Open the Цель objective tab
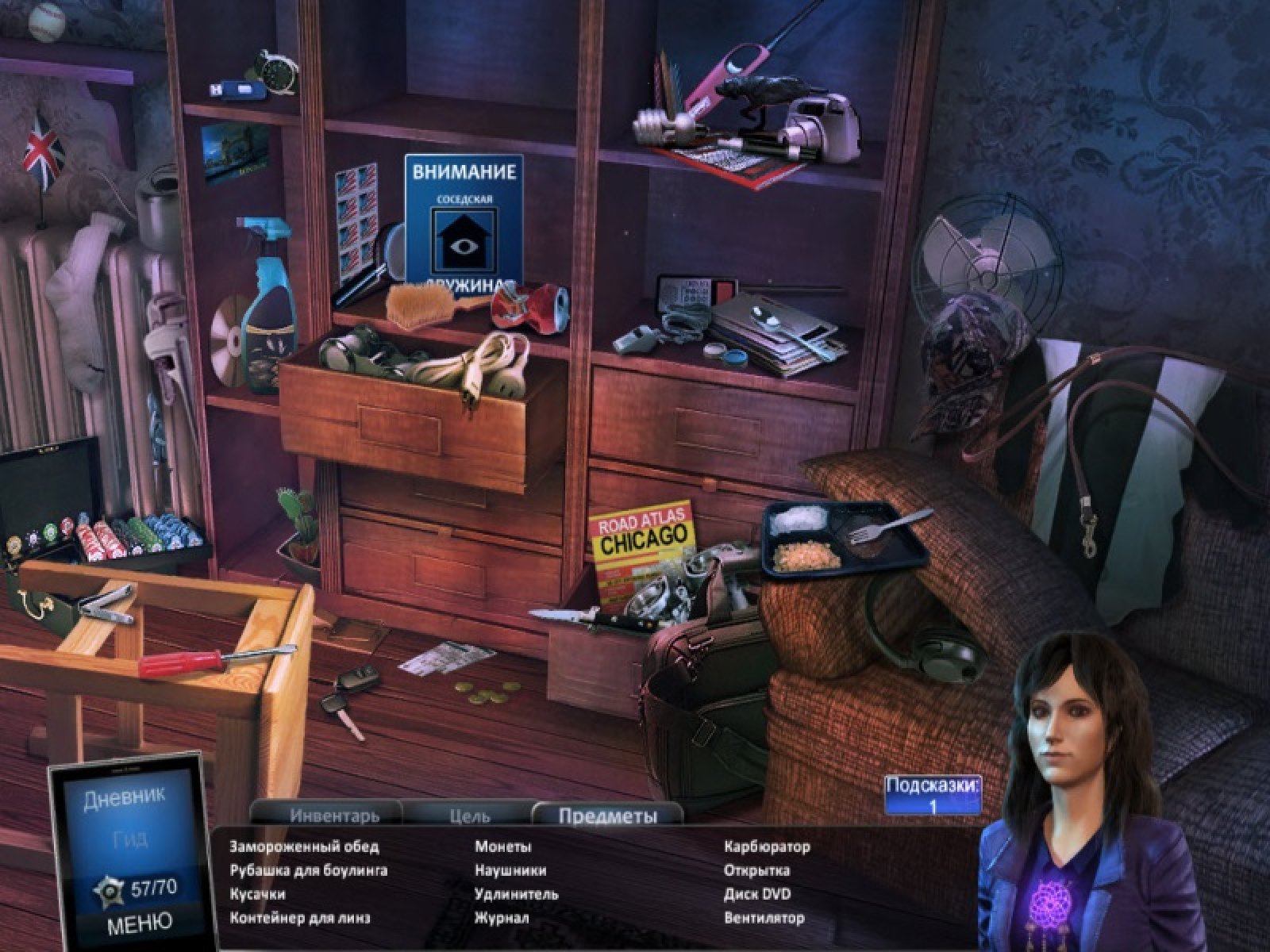Image resolution: width=1270 pixels, height=952 pixels. (x=469, y=815)
